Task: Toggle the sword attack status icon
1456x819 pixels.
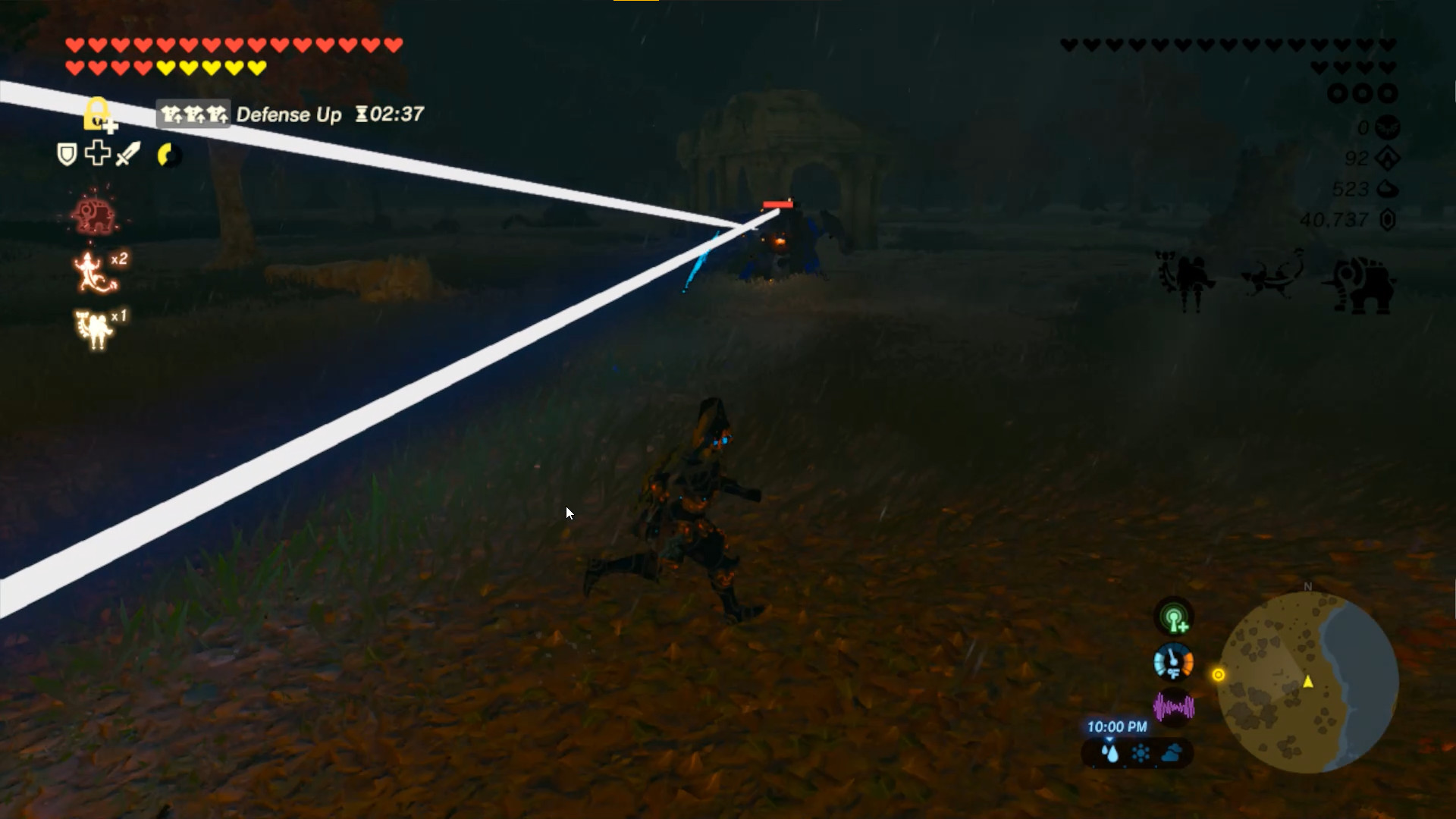Action: tap(129, 155)
